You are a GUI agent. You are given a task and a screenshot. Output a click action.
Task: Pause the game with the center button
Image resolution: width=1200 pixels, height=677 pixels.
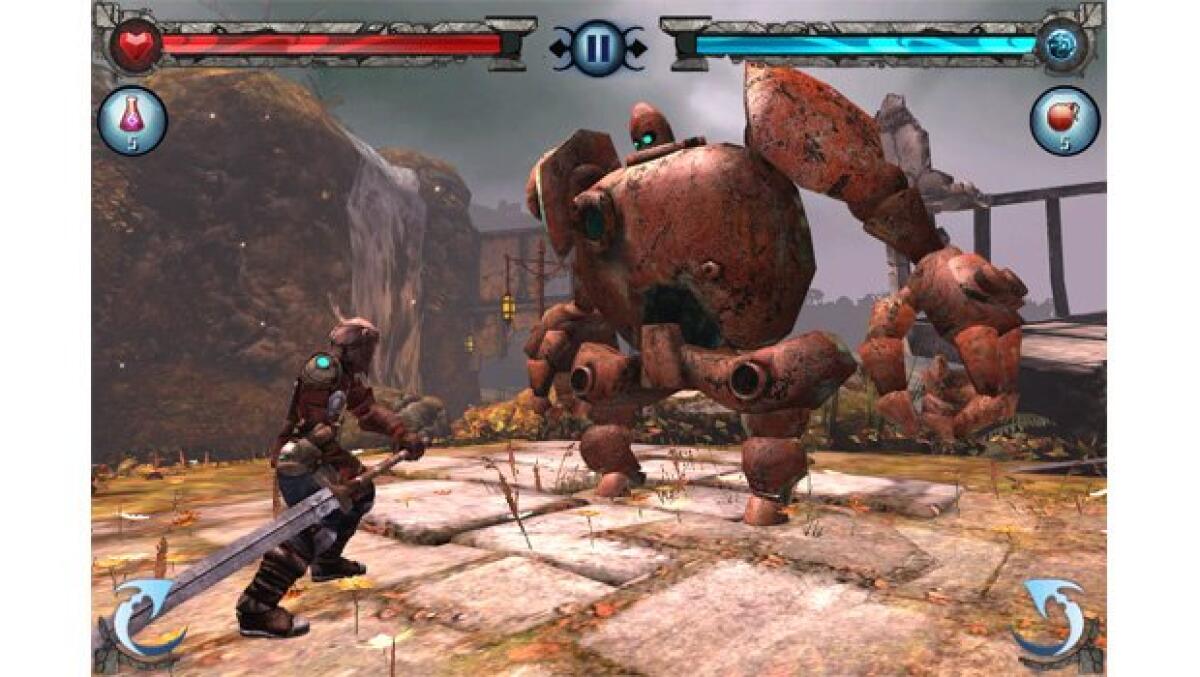(598, 47)
